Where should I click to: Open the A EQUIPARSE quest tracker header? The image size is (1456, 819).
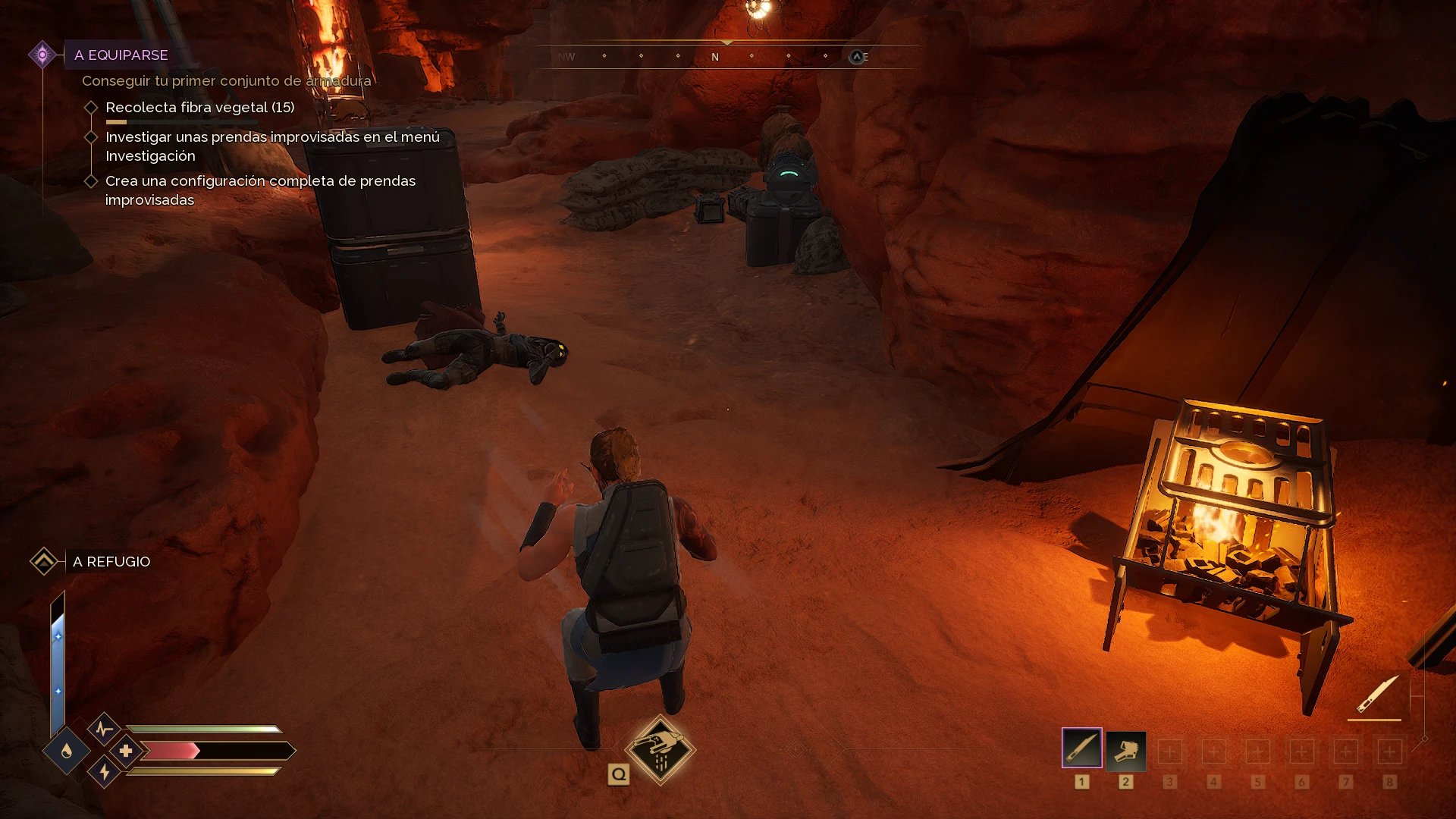coord(121,55)
